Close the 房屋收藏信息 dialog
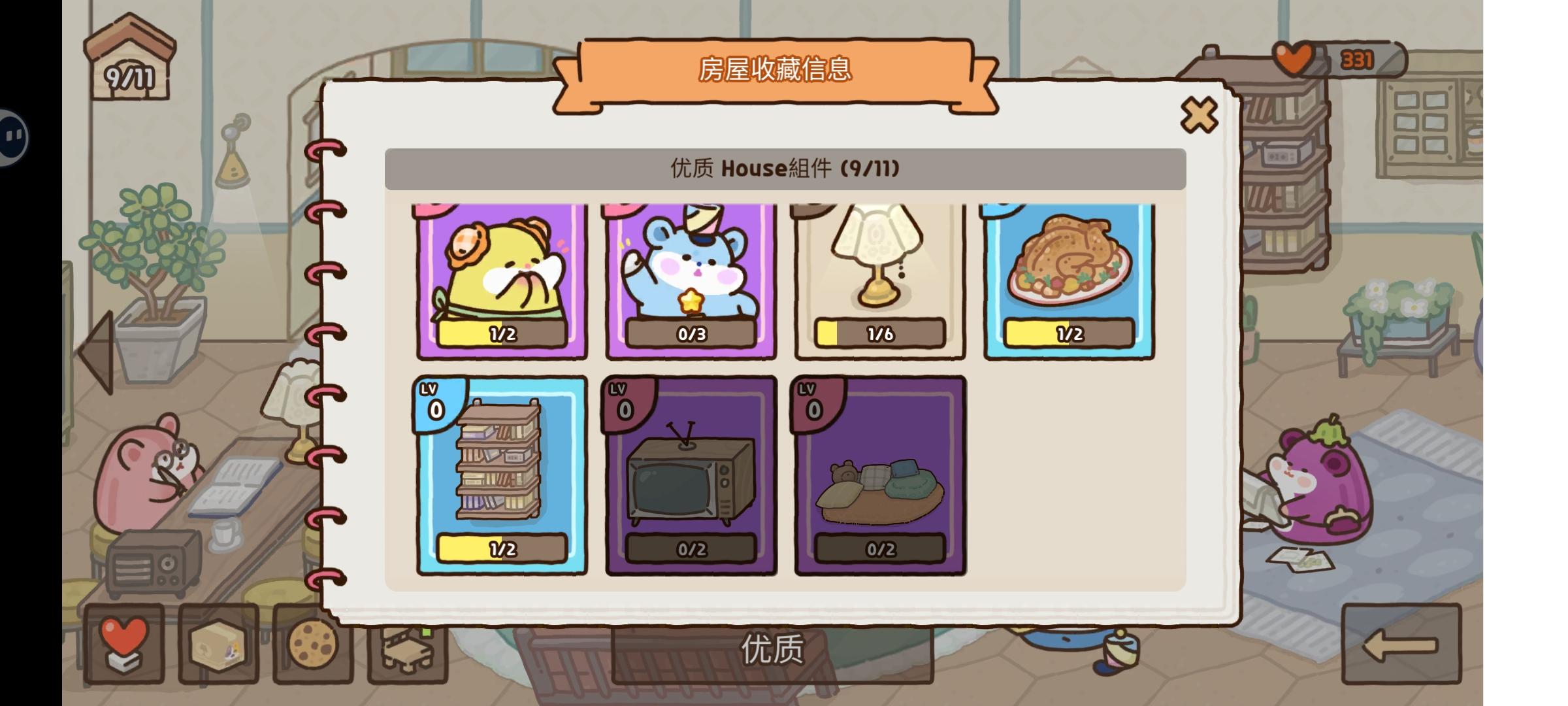The height and width of the screenshot is (706, 1568). [1200, 114]
